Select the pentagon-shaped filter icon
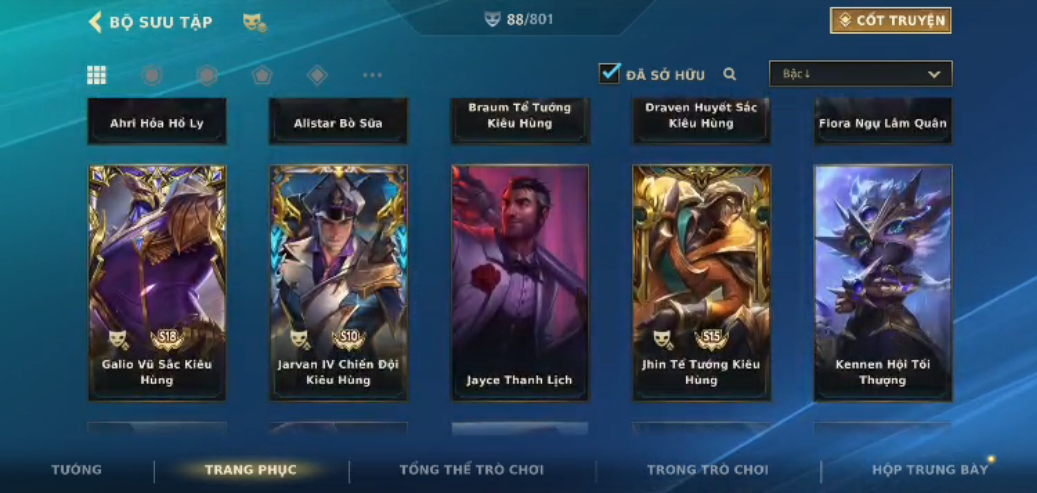This screenshot has width=1037, height=493. [262, 75]
